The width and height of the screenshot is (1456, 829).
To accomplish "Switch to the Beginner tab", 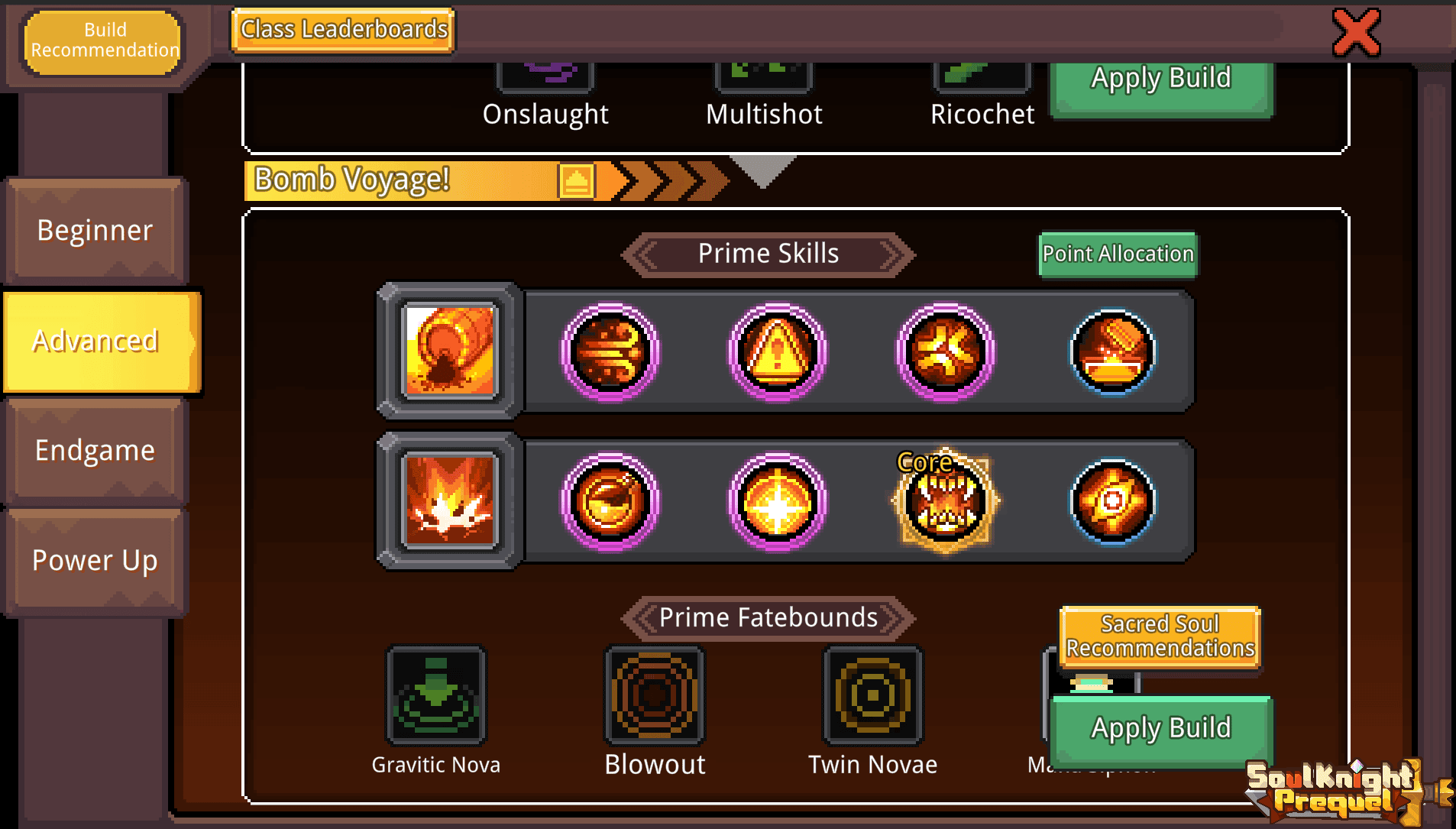I will coord(95,230).
